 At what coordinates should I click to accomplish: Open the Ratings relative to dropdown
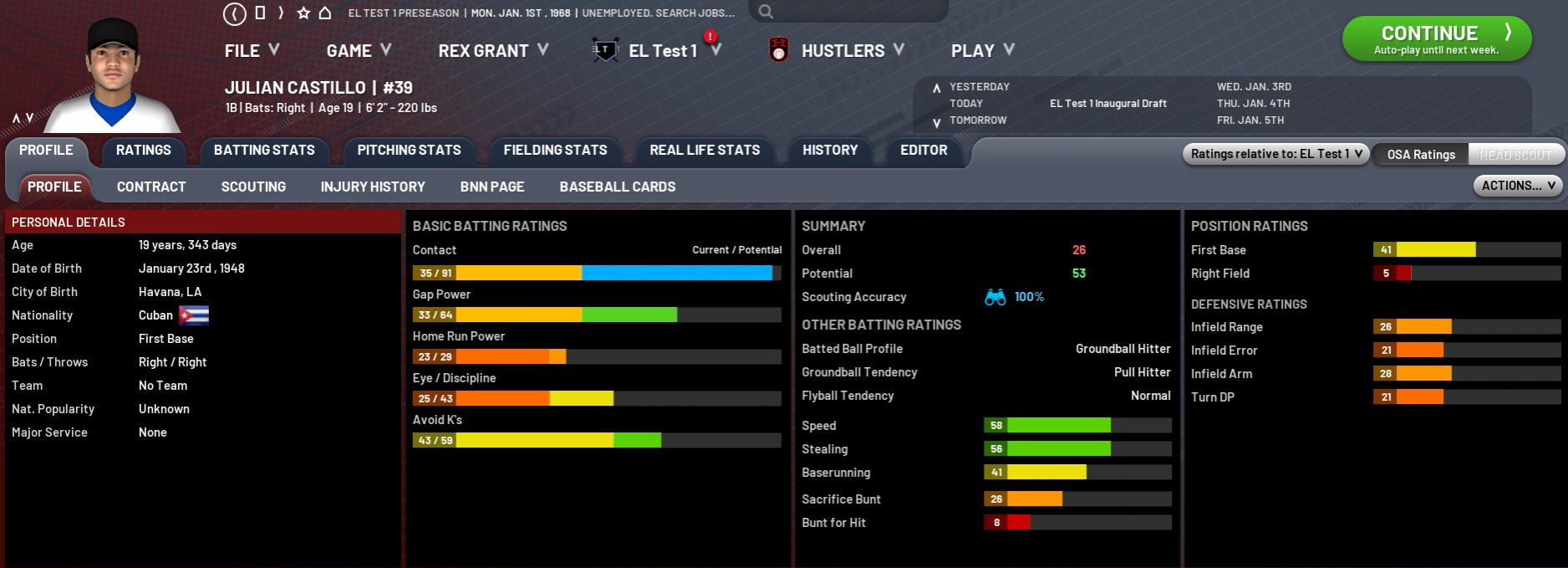tap(1275, 154)
